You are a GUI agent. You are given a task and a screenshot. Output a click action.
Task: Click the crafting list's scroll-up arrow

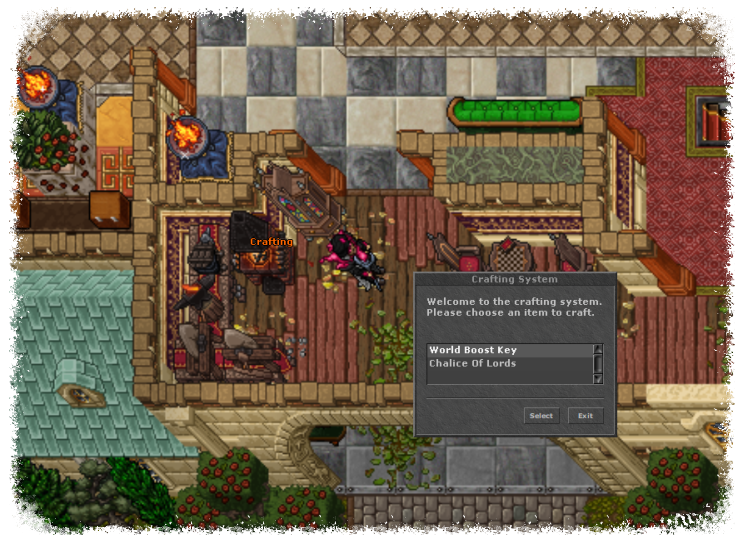598,350
